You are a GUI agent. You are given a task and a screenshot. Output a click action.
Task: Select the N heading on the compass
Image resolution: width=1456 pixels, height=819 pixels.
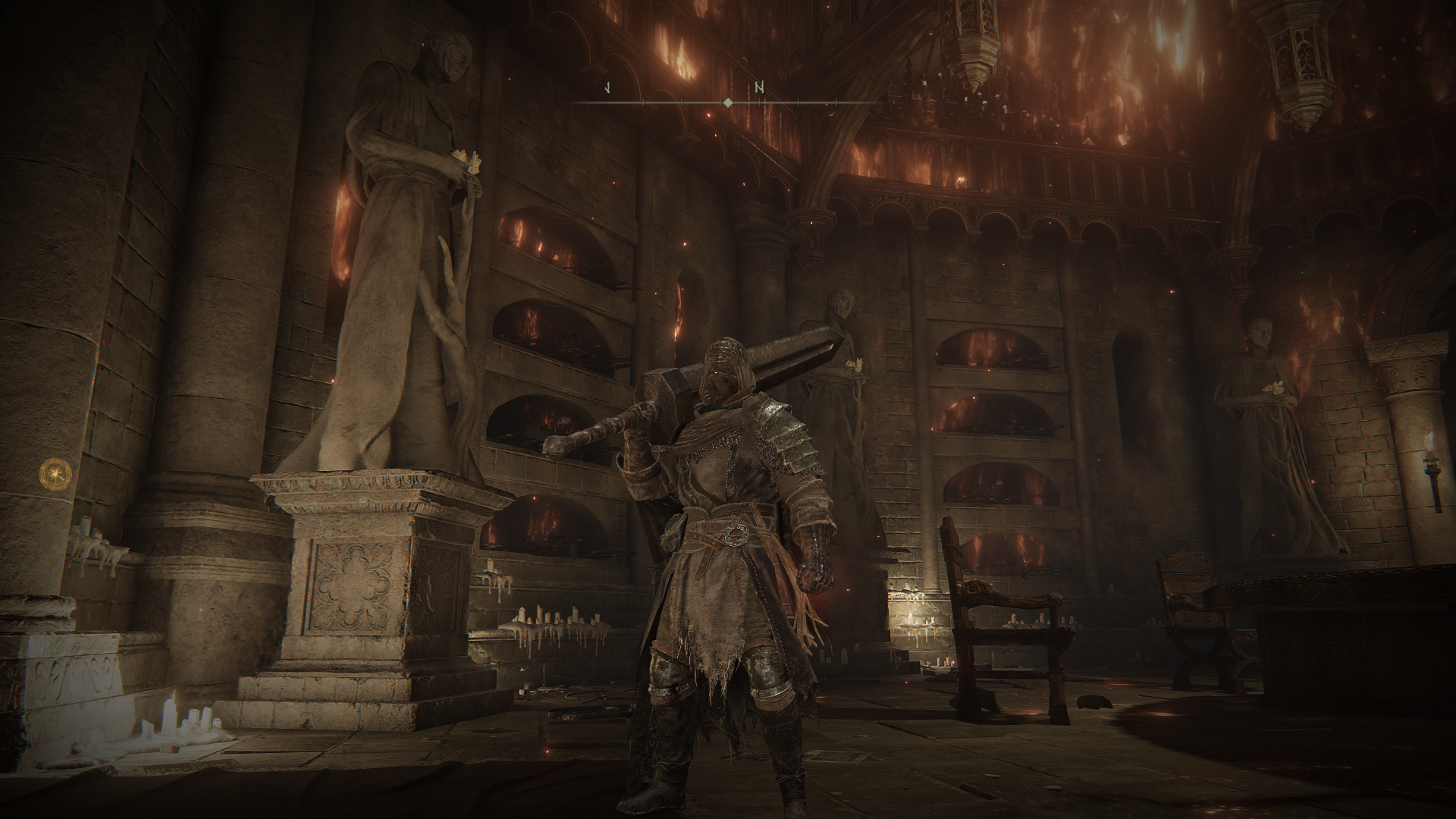coord(759,87)
